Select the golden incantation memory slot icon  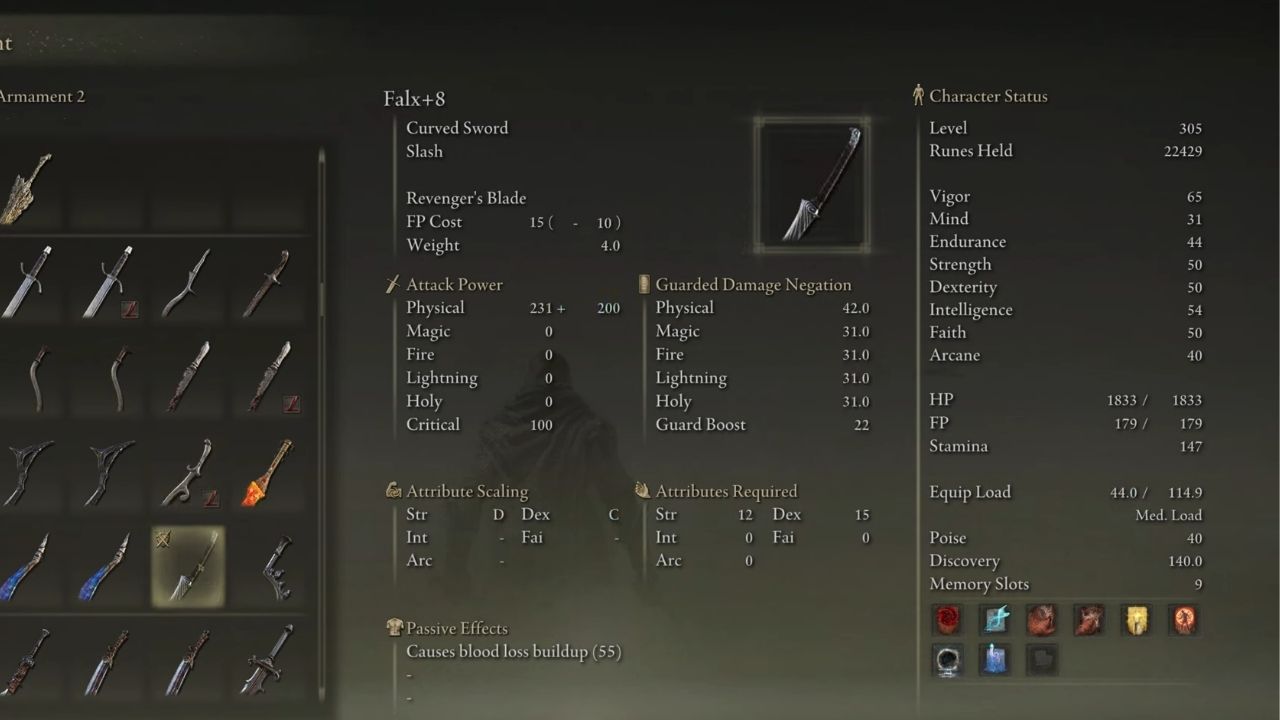click(1135, 620)
